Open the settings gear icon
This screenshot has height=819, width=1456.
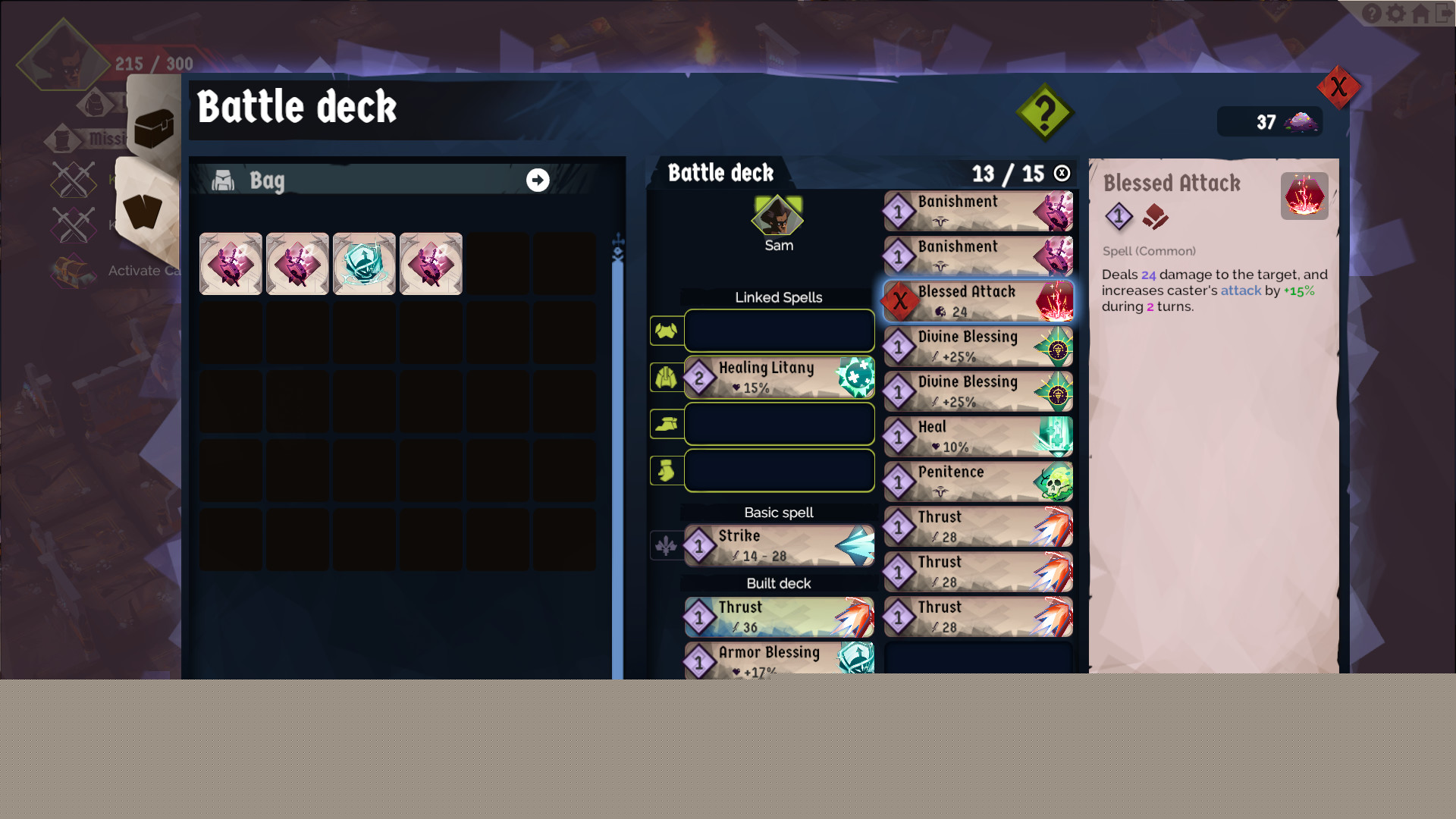1396,14
